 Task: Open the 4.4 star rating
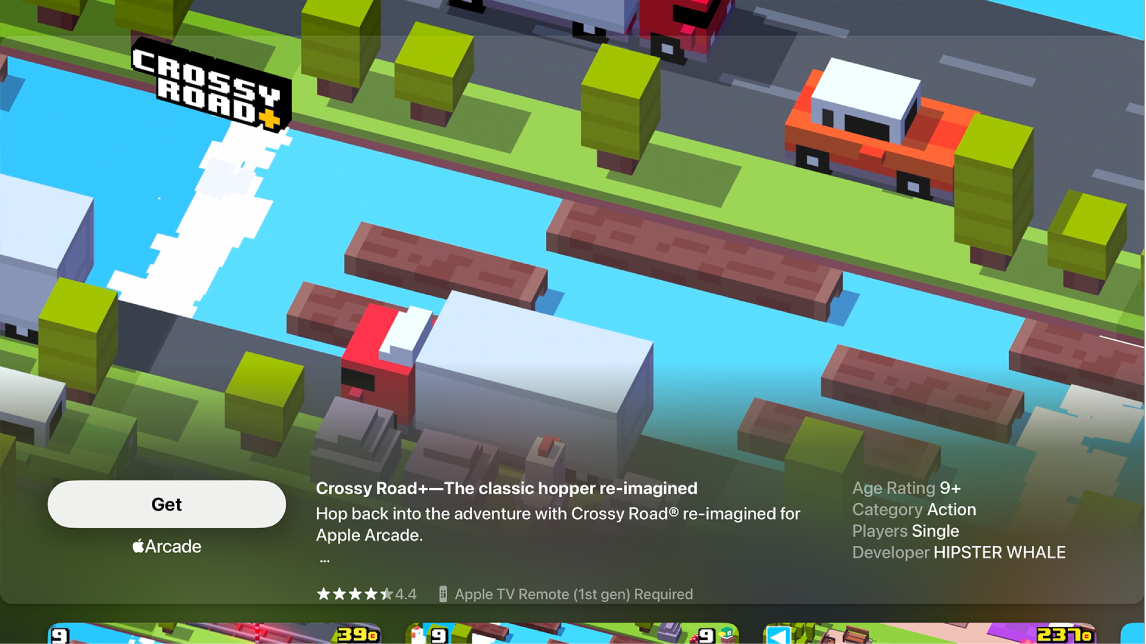tap(366, 594)
